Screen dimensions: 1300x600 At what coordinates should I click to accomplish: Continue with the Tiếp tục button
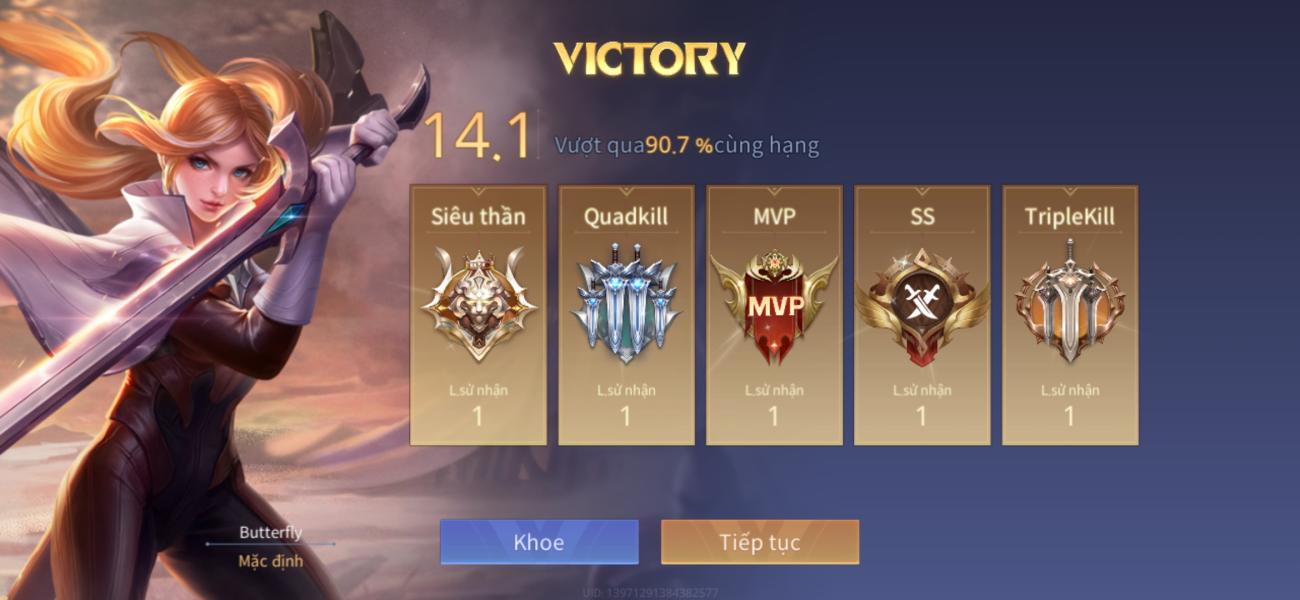tap(760, 542)
